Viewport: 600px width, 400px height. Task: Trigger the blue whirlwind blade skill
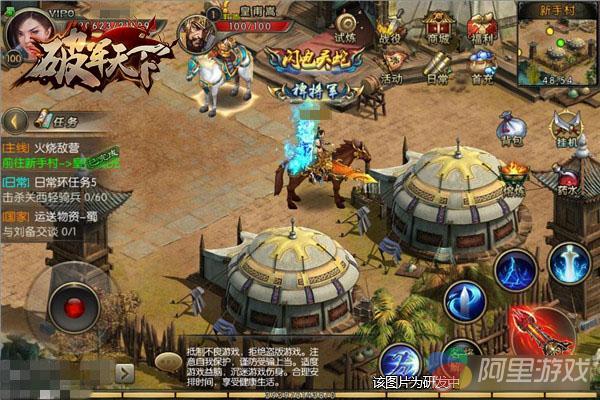(x=465, y=301)
